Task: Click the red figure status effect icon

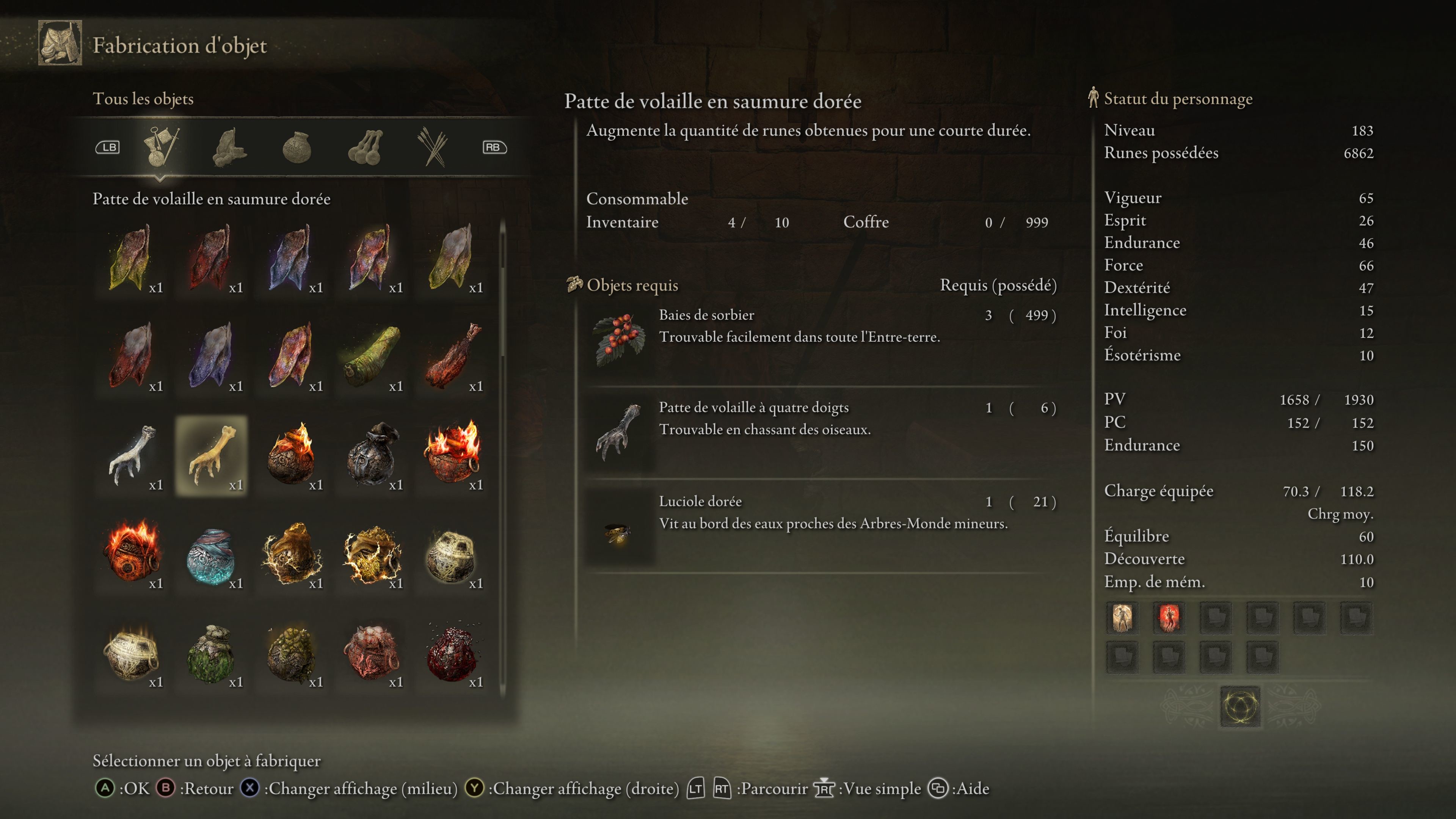Action: (1169, 618)
